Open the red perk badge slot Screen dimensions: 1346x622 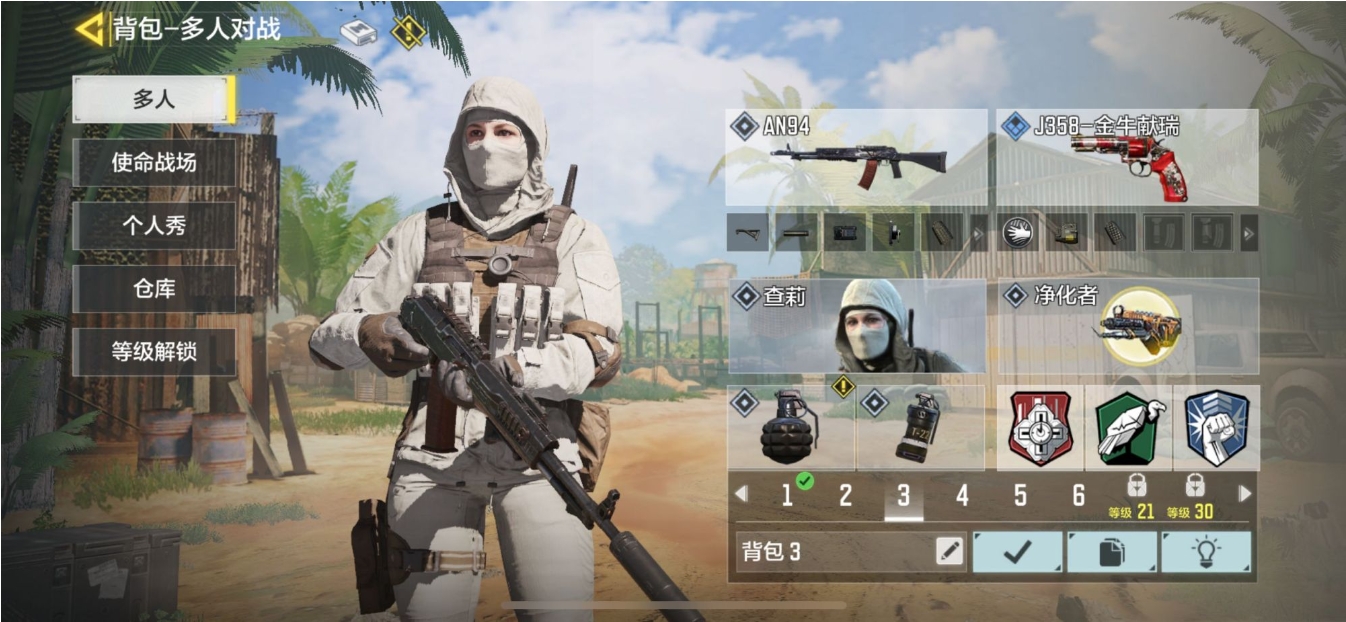point(1040,429)
